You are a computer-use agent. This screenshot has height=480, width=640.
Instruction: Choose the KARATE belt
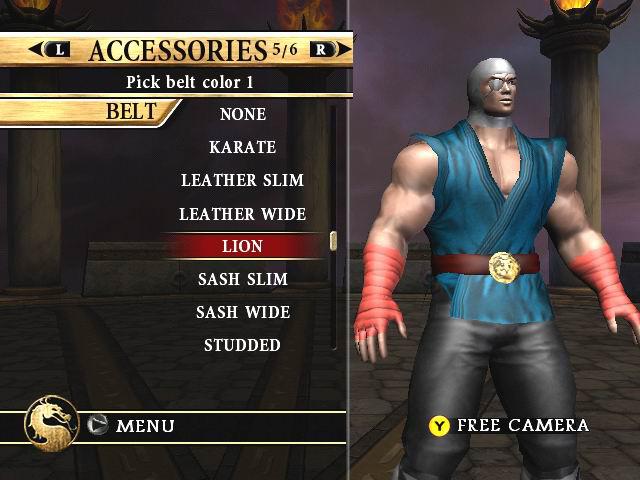(x=242, y=147)
